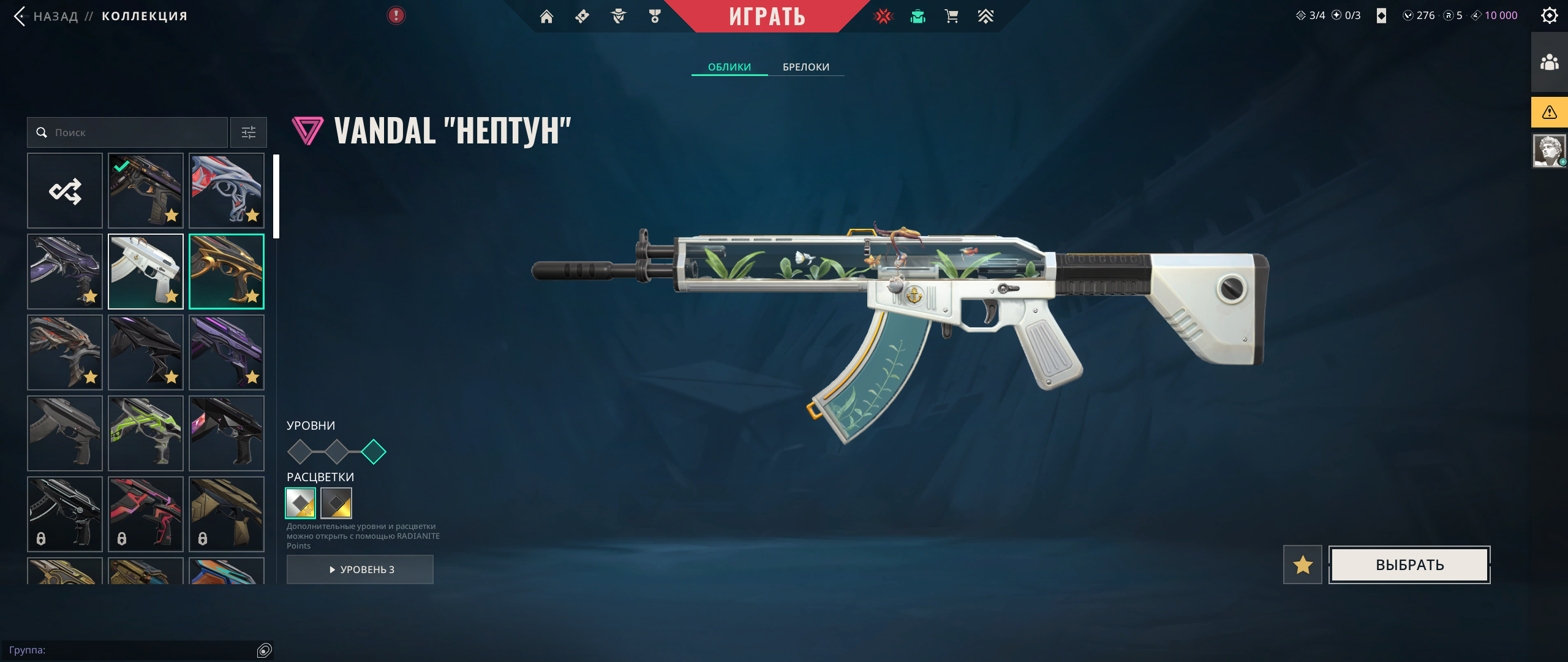
Task: Open the skin filter options
Action: 249,132
